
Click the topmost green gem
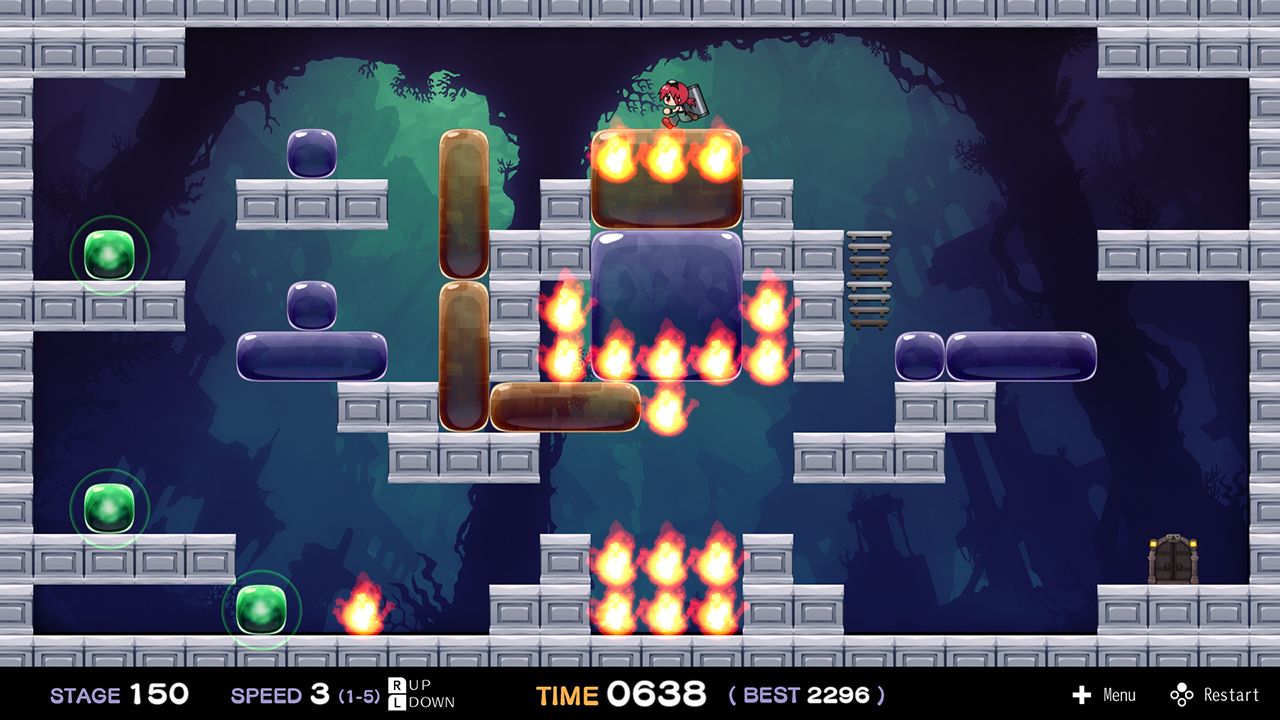point(107,255)
